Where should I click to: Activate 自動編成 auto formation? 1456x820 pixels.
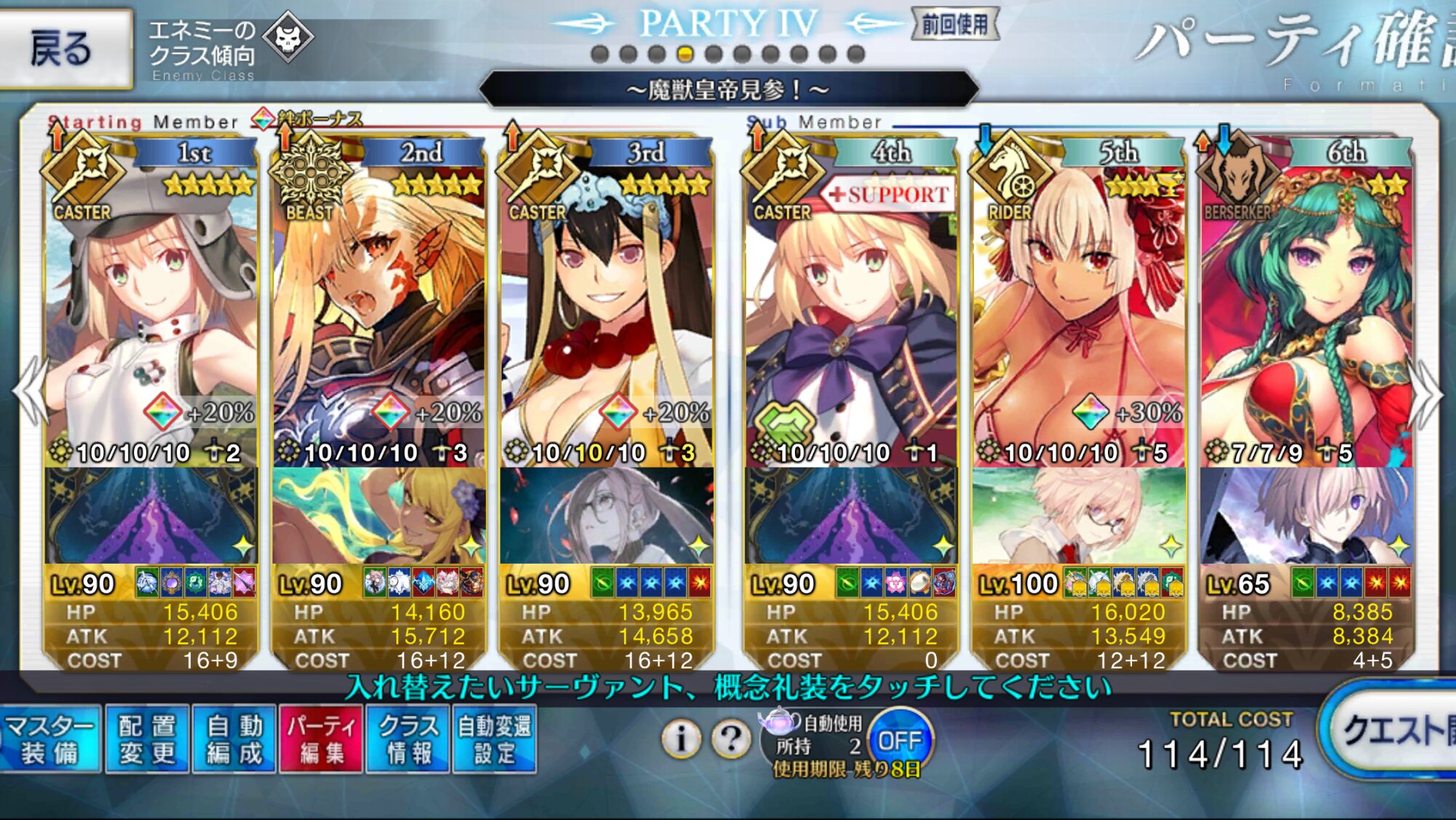[x=234, y=738]
